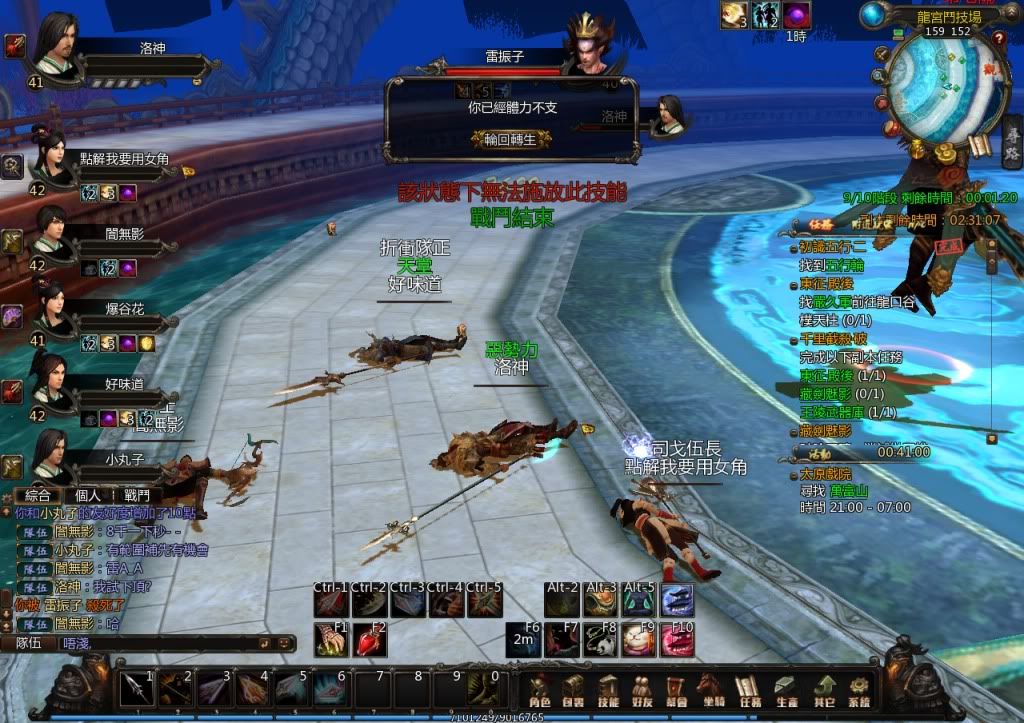Image resolution: width=1024 pixels, height=723 pixels.
Task: Use the panda item in F8 slot
Action: pos(602,640)
